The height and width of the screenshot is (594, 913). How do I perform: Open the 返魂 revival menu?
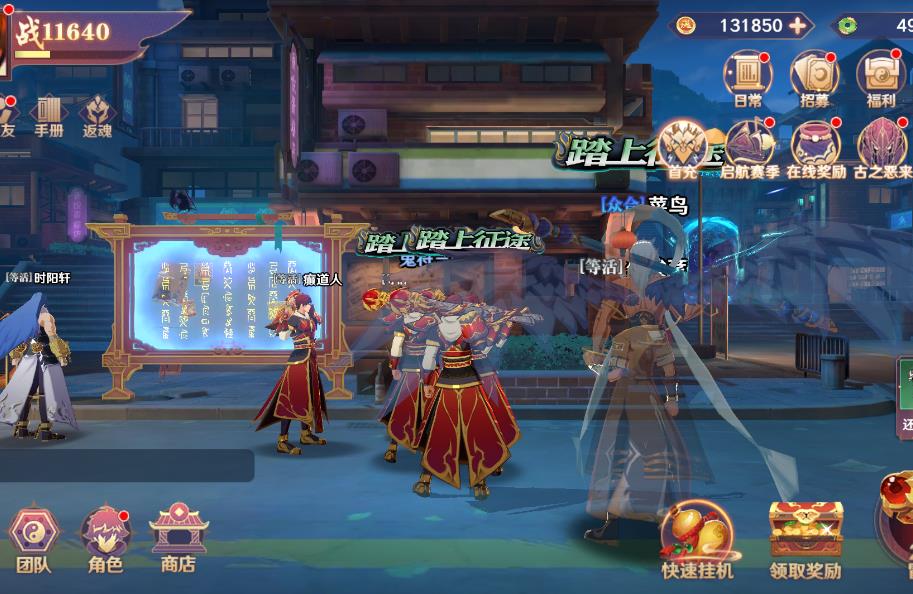pos(98,113)
